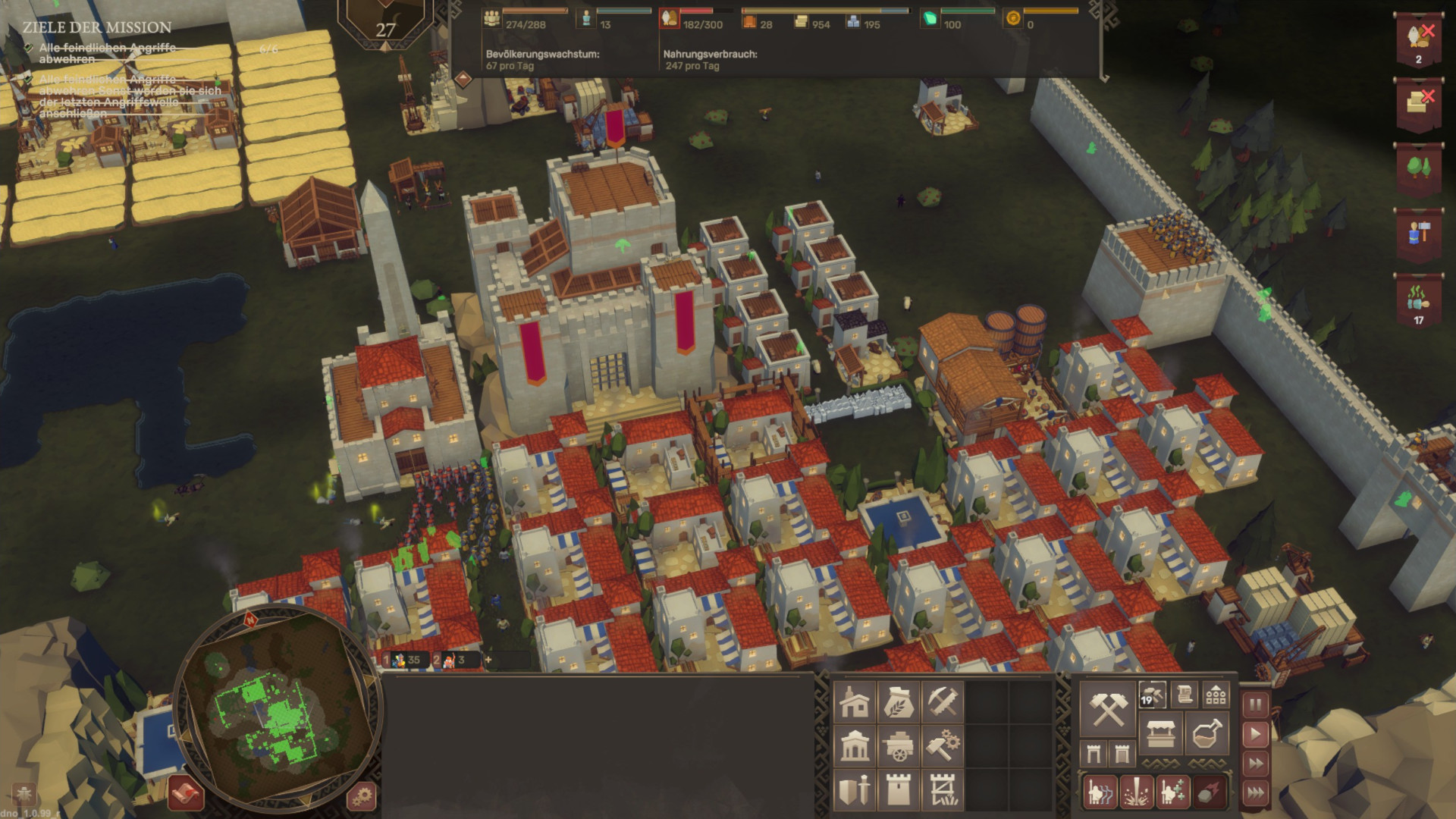Viewport: 1456px width, 819px height.
Task: Pause the game
Action: tap(1255, 705)
